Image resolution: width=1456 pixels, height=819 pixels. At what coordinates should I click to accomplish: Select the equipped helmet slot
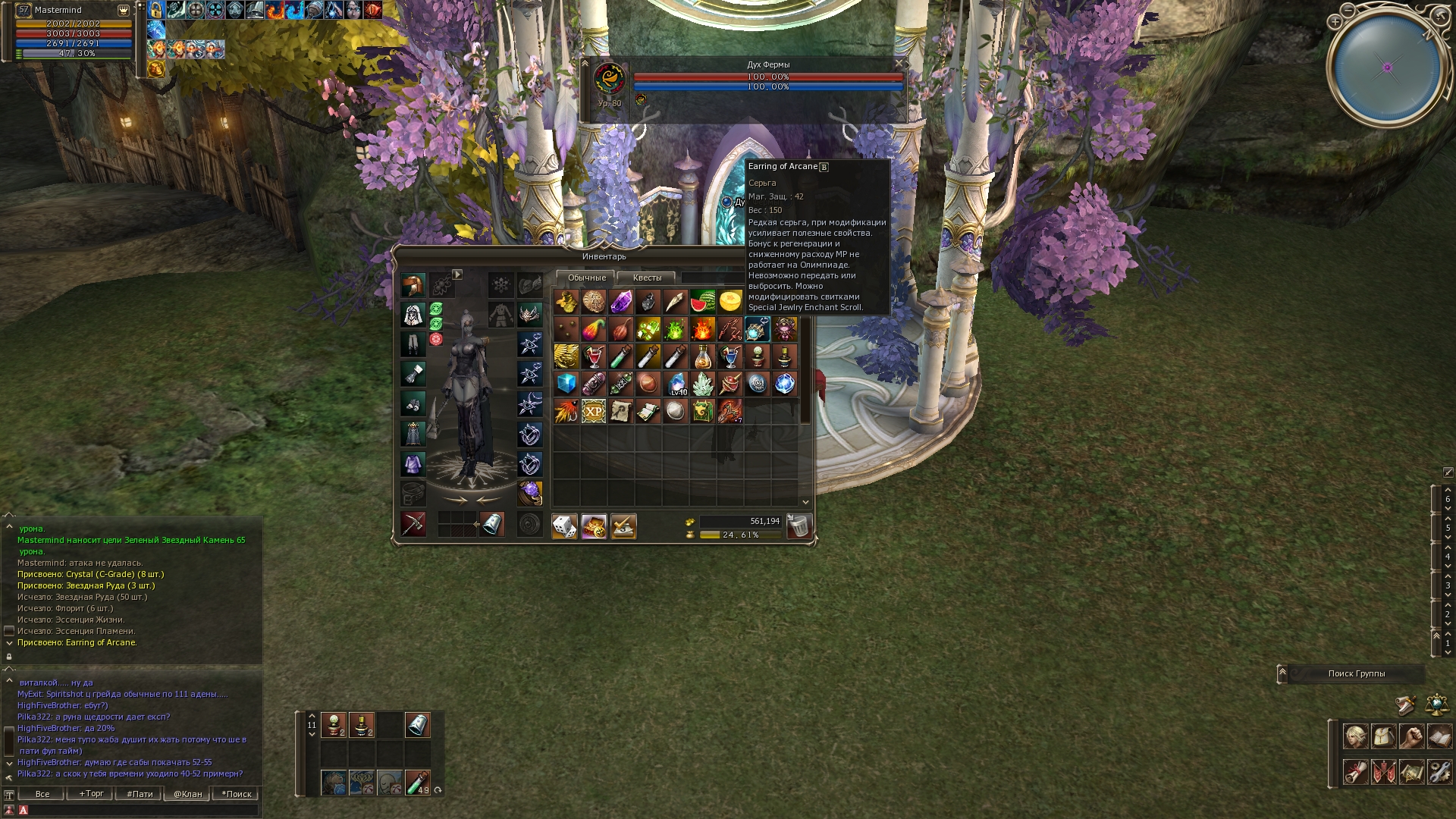coord(413,285)
